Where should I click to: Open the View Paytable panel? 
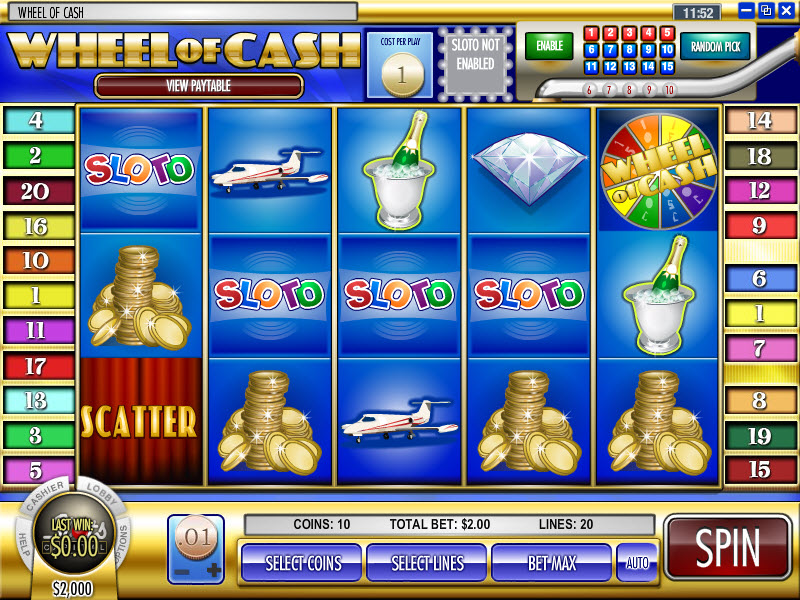point(198,86)
